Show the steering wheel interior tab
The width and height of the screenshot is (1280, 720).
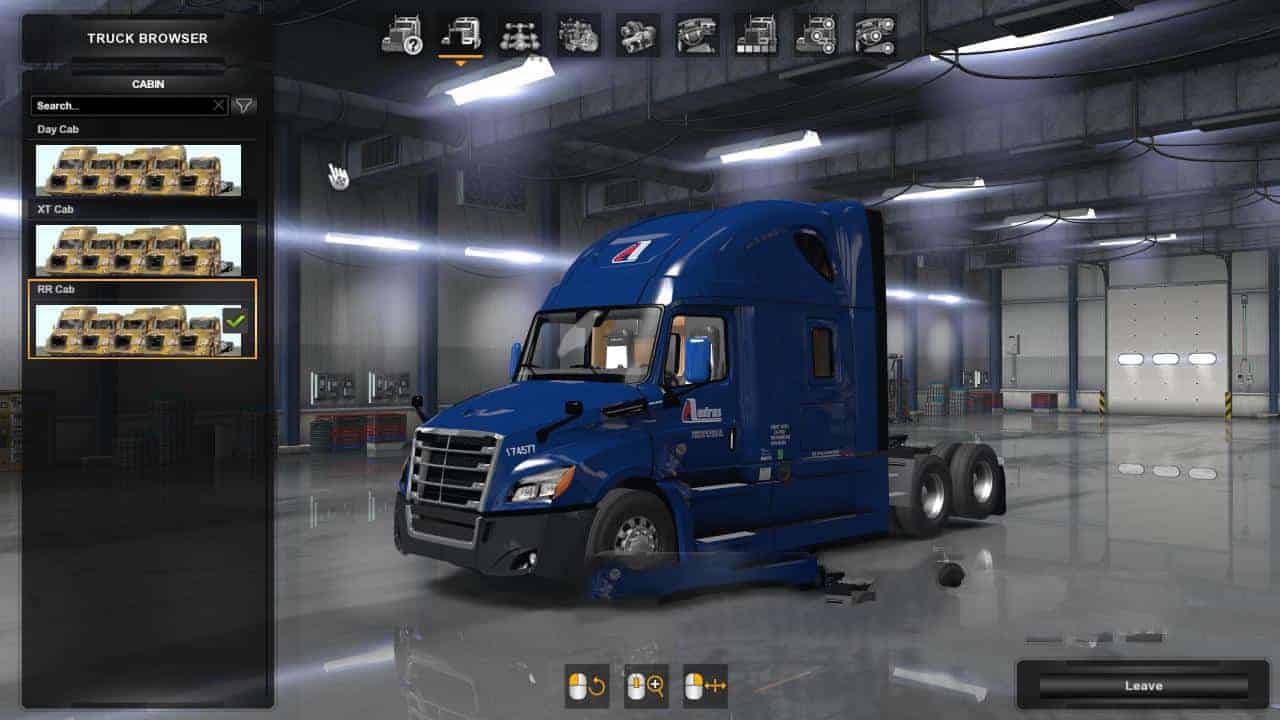point(697,35)
